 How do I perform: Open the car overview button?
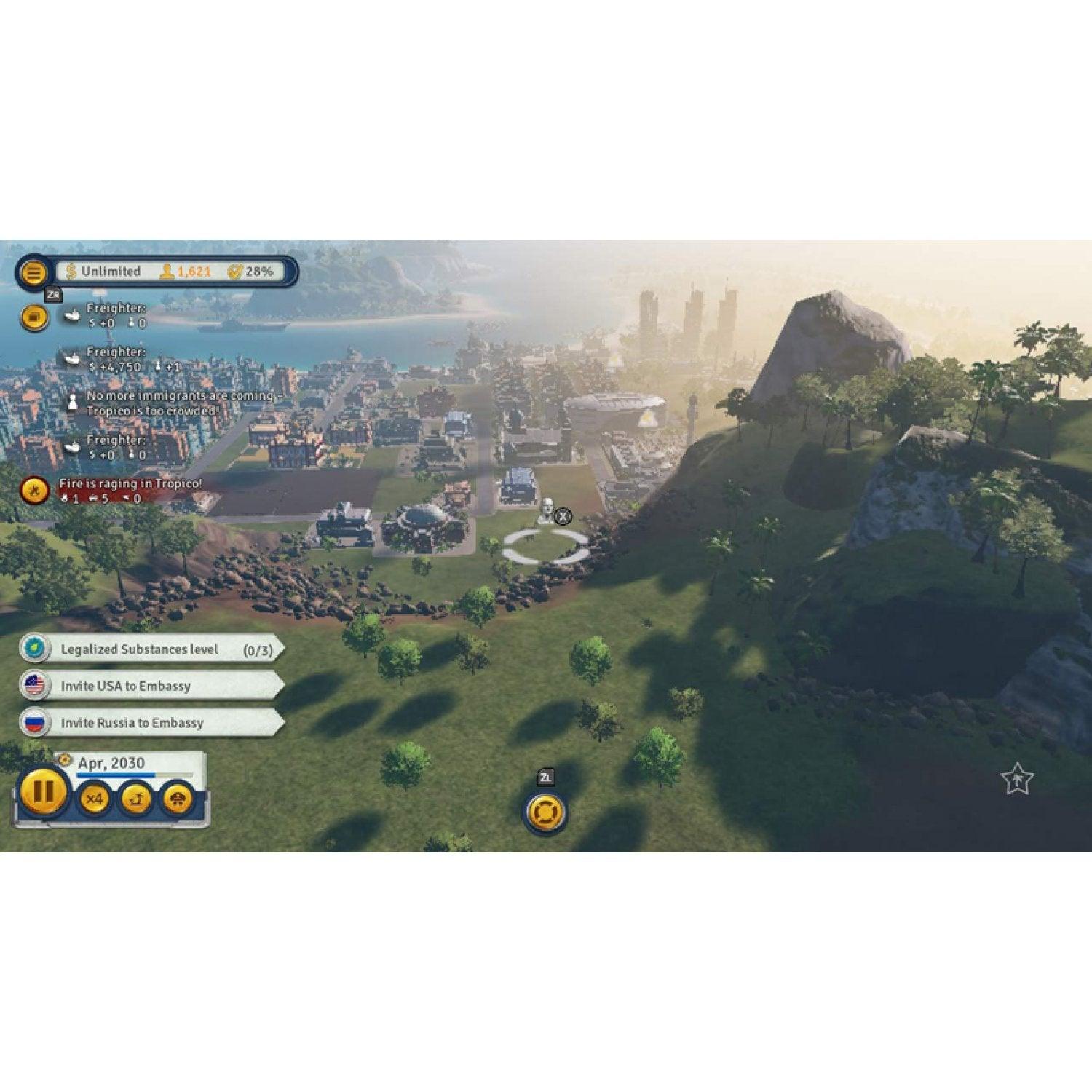pyautogui.click(x=177, y=799)
